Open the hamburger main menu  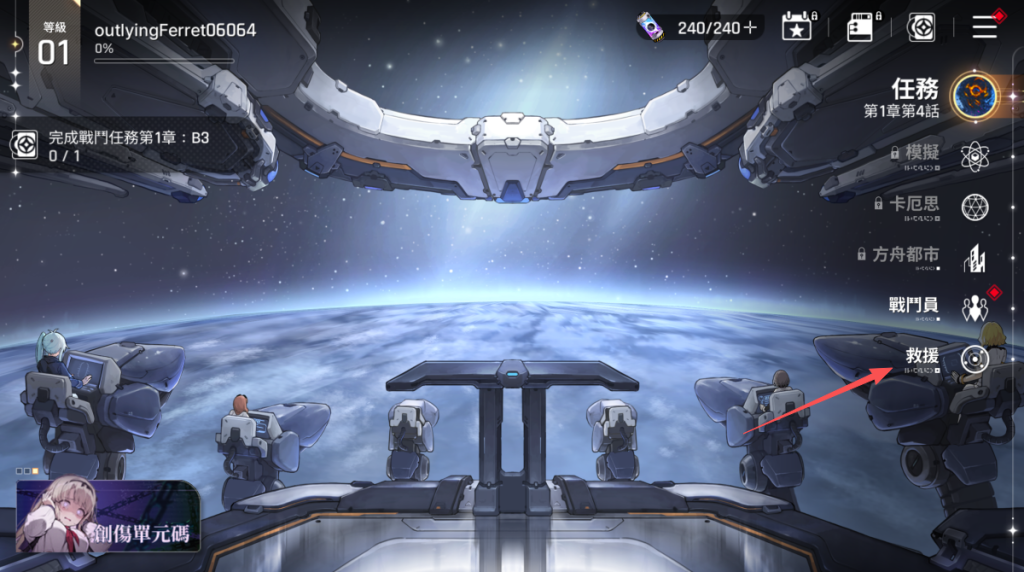click(985, 27)
